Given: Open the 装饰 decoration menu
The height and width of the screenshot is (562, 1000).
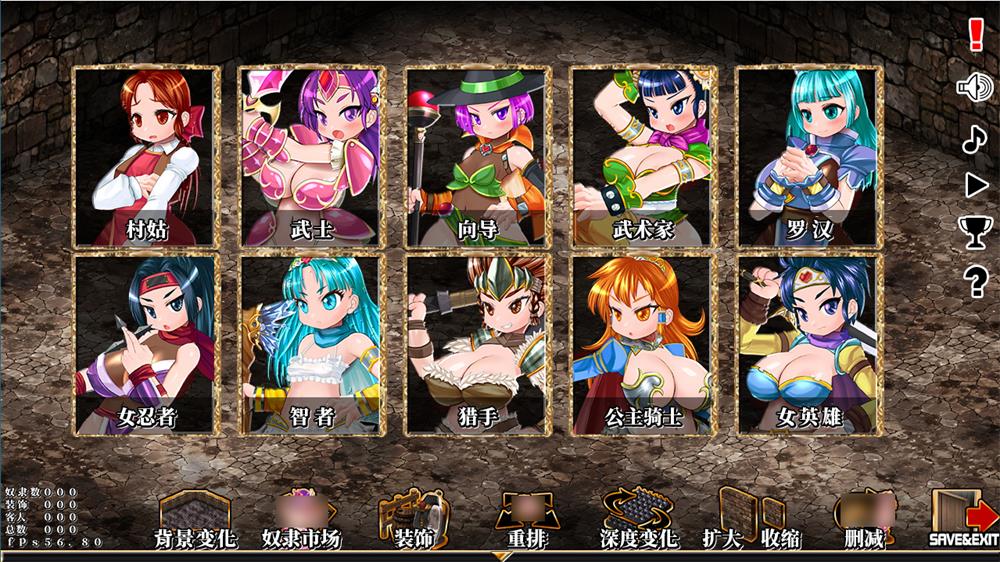Looking at the screenshot, I should (x=409, y=520).
